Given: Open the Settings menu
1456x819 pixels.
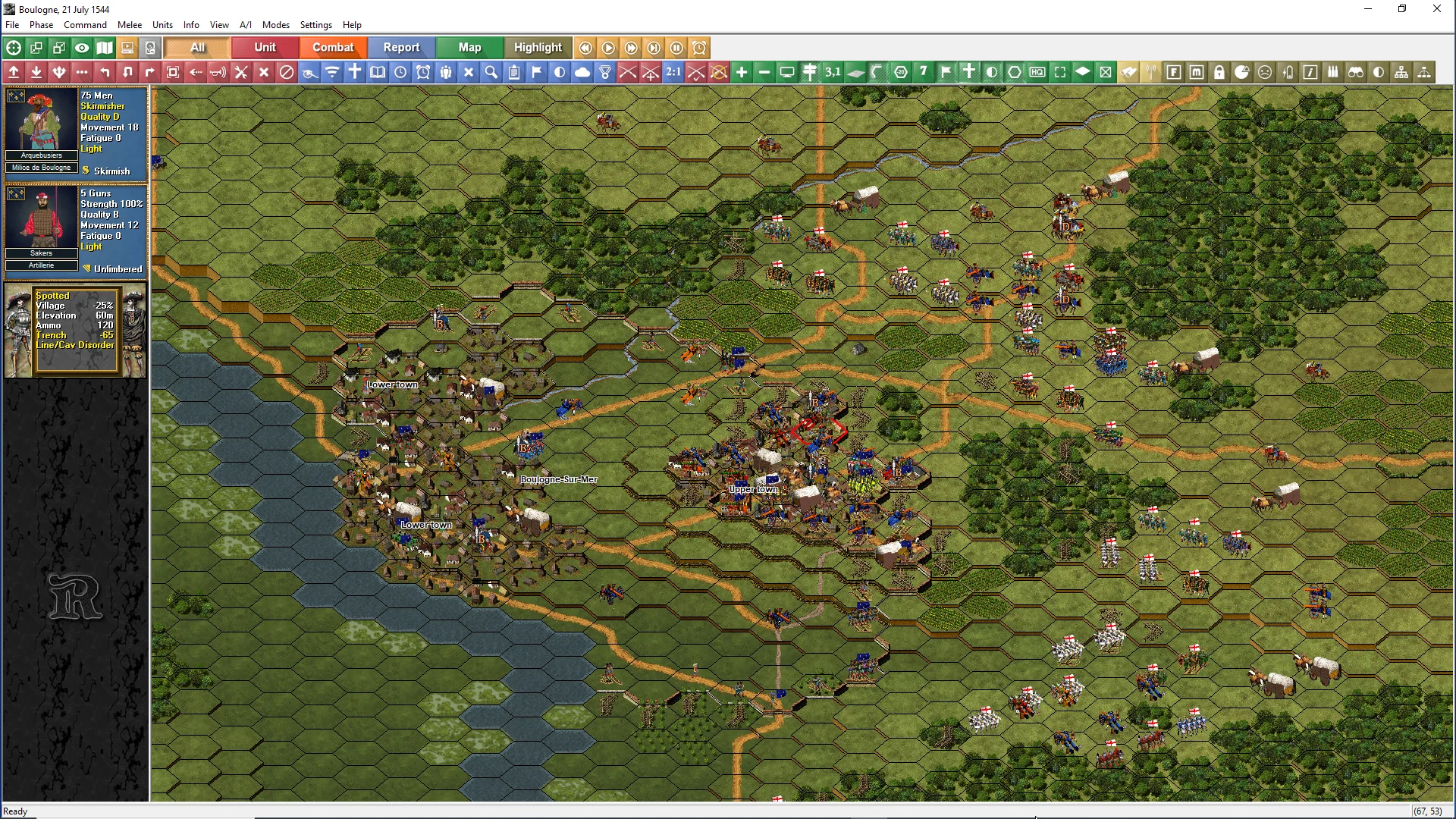Looking at the screenshot, I should pos(315,25).
